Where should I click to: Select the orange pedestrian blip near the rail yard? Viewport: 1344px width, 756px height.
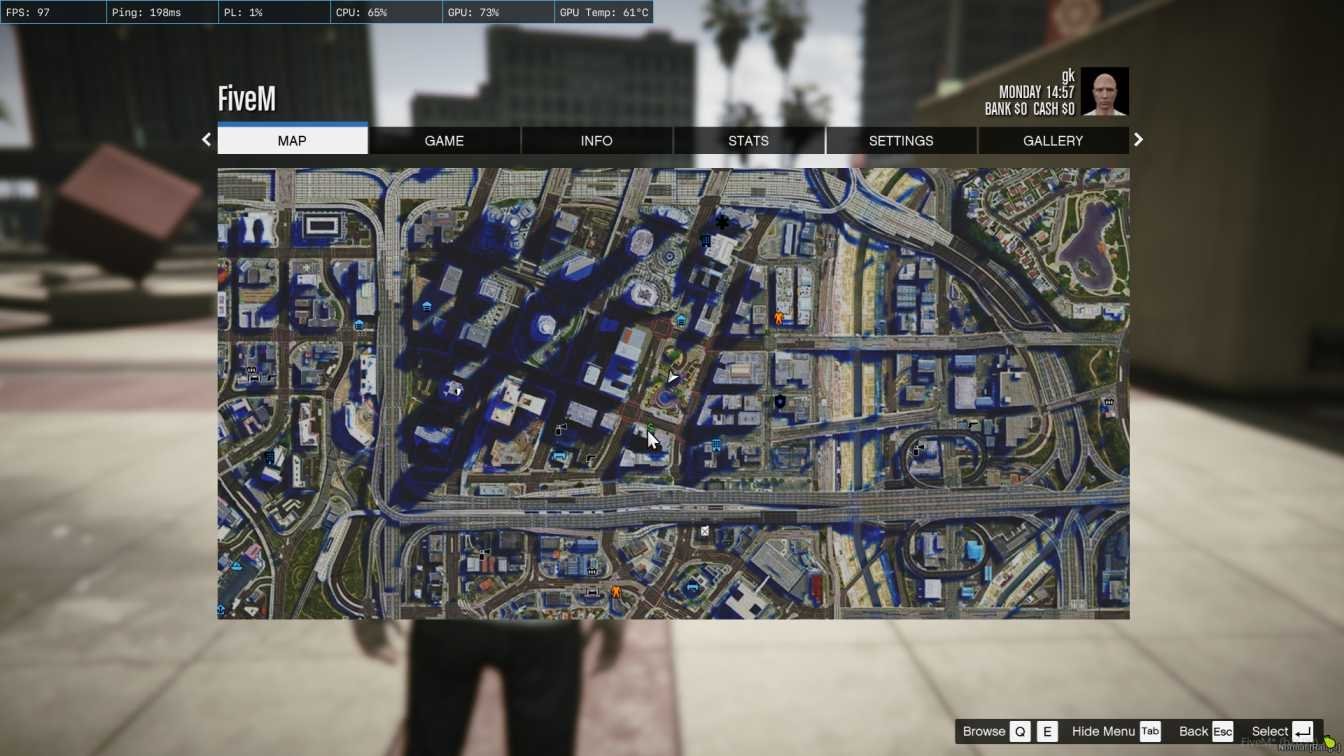777,317
